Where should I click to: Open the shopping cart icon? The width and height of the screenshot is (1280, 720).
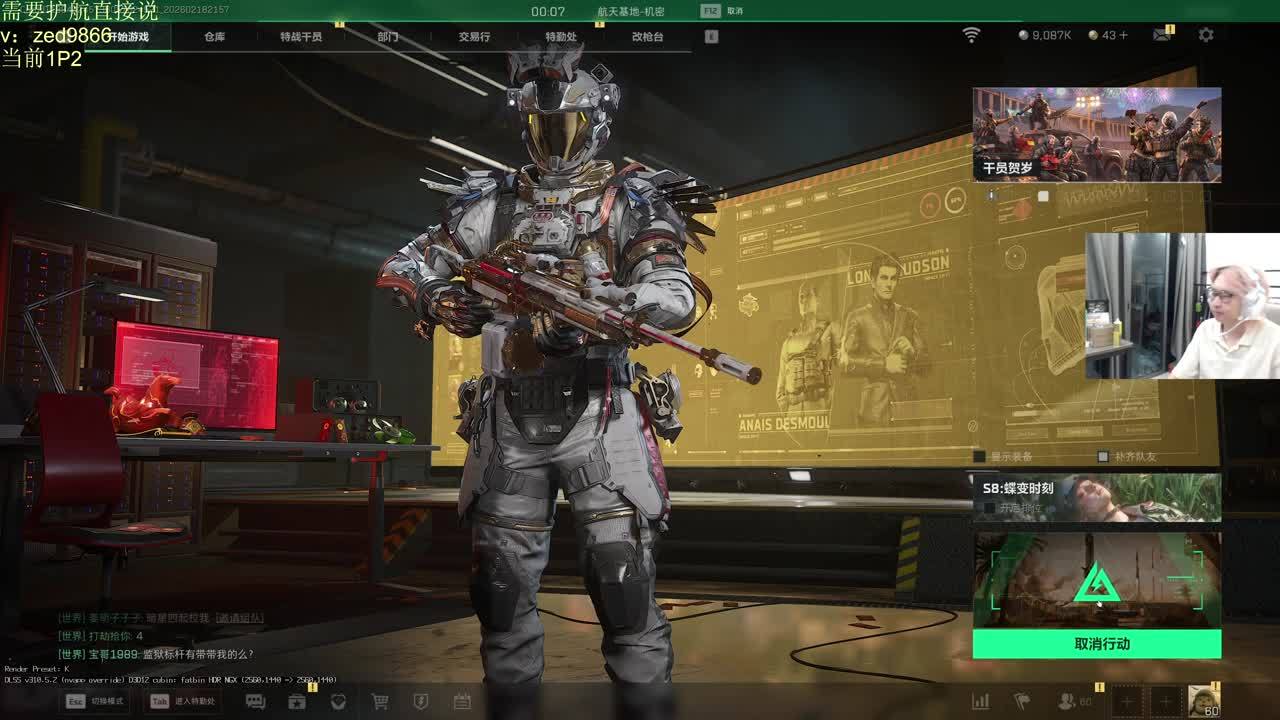pyautogui.click(x=380, y=702)
